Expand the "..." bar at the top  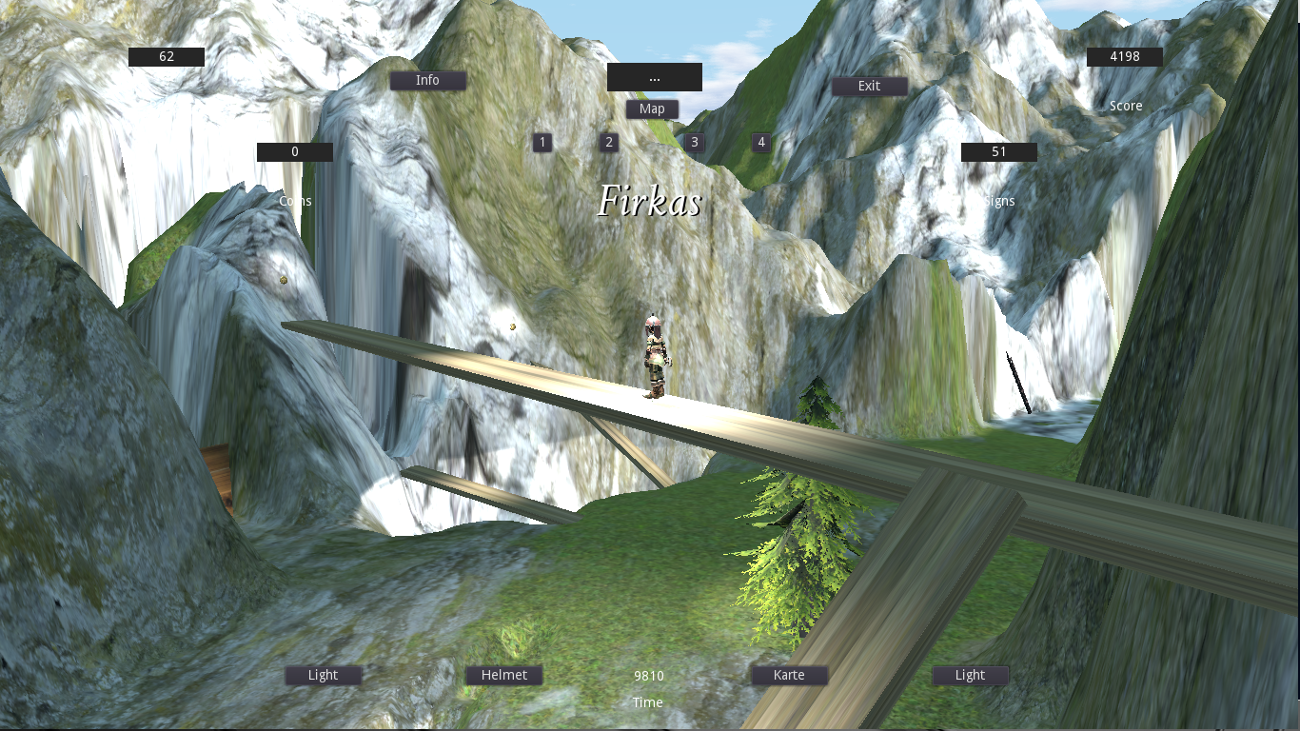655,76
